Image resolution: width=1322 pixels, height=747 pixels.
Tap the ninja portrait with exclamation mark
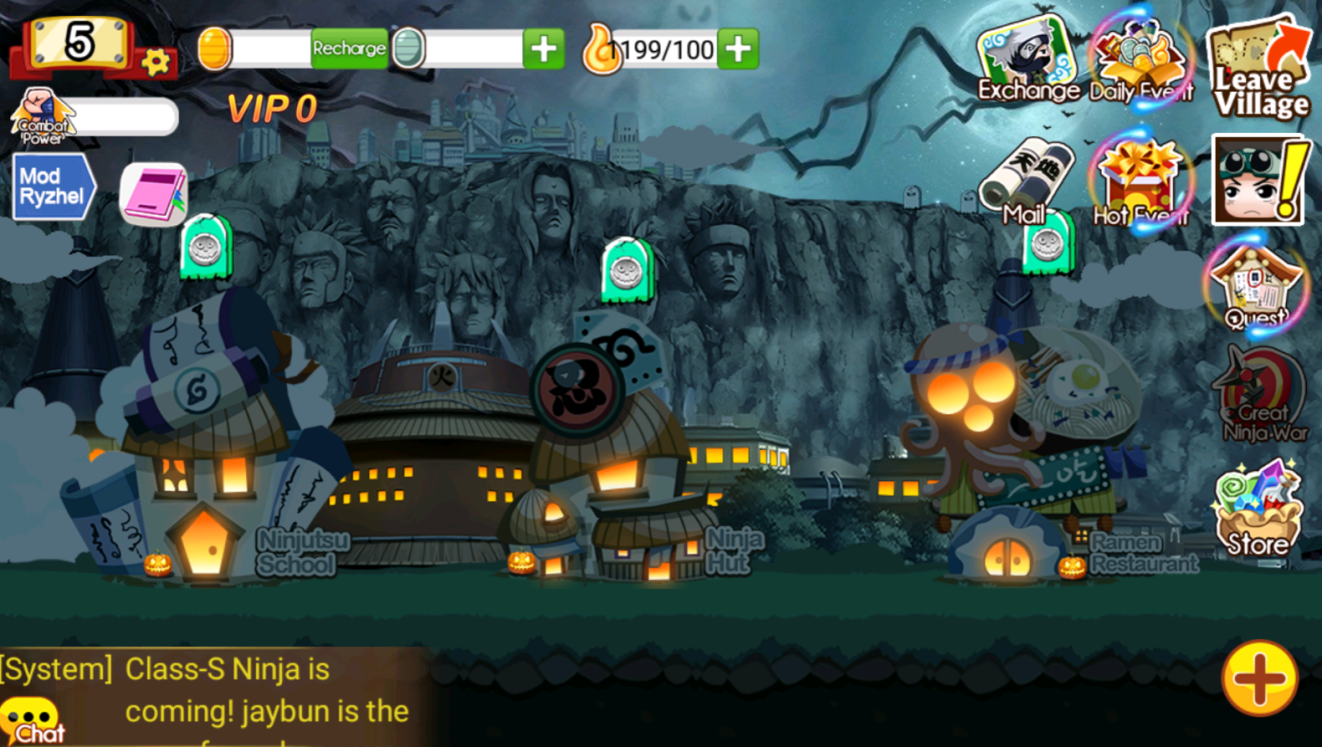[x=1259, y=180]
